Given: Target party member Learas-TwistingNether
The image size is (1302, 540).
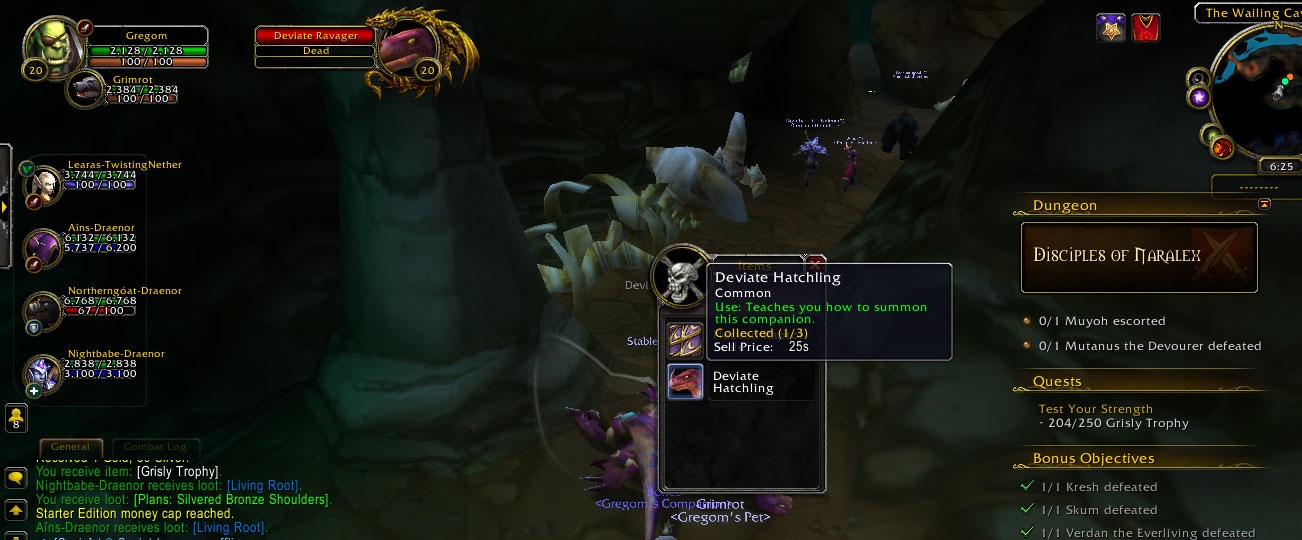Looking at the screenshot, I should pos(42,183).
